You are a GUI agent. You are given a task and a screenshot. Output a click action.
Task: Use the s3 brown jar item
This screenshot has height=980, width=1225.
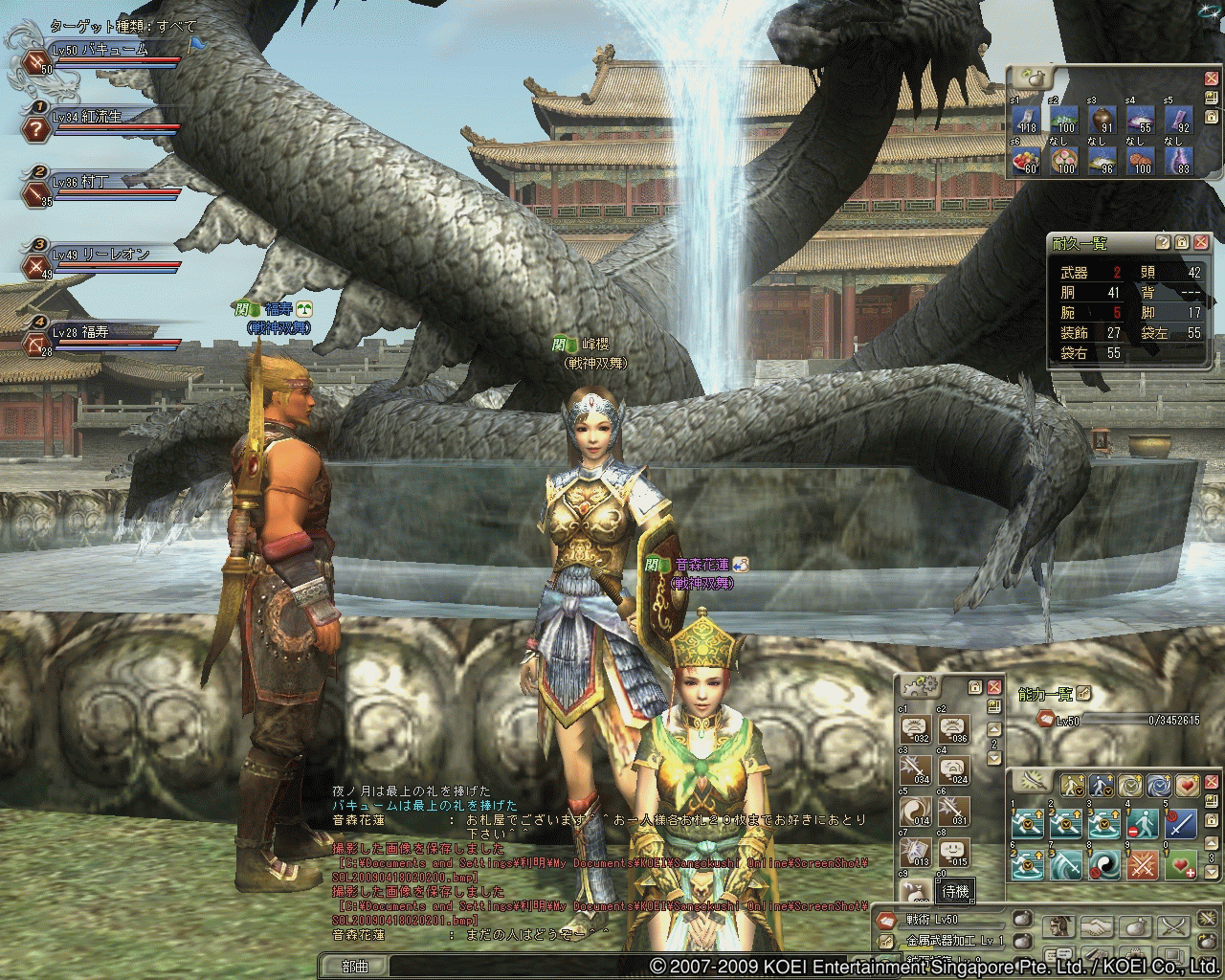point(1104,121)
